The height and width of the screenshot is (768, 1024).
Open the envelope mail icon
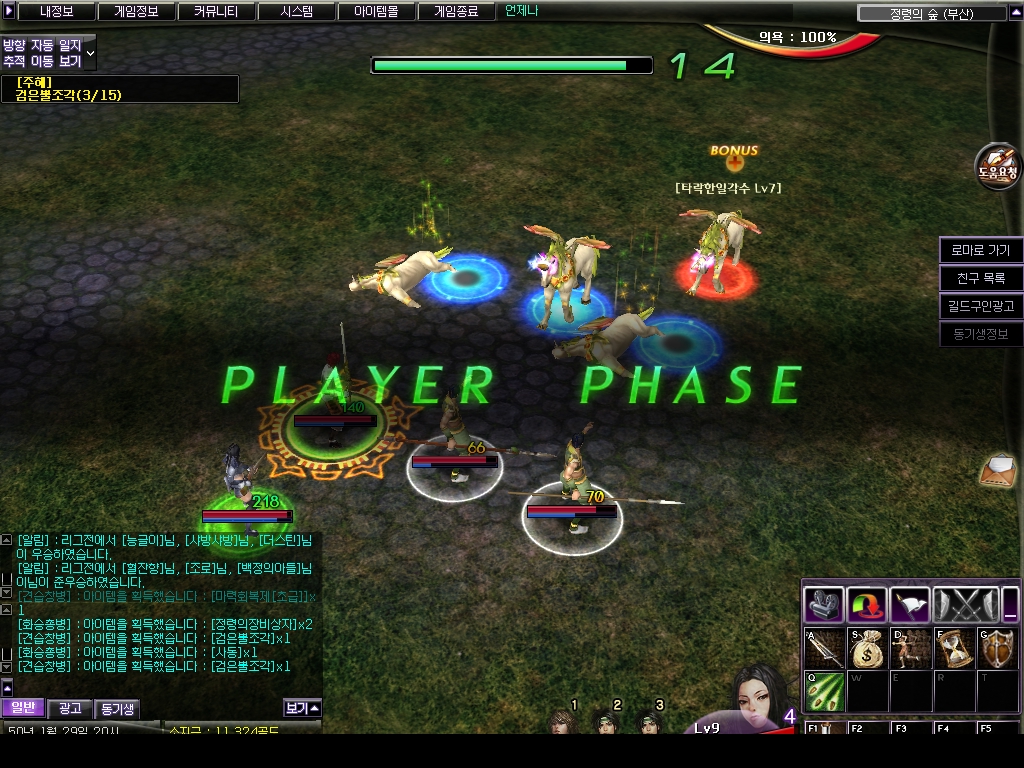coord(998,468)
